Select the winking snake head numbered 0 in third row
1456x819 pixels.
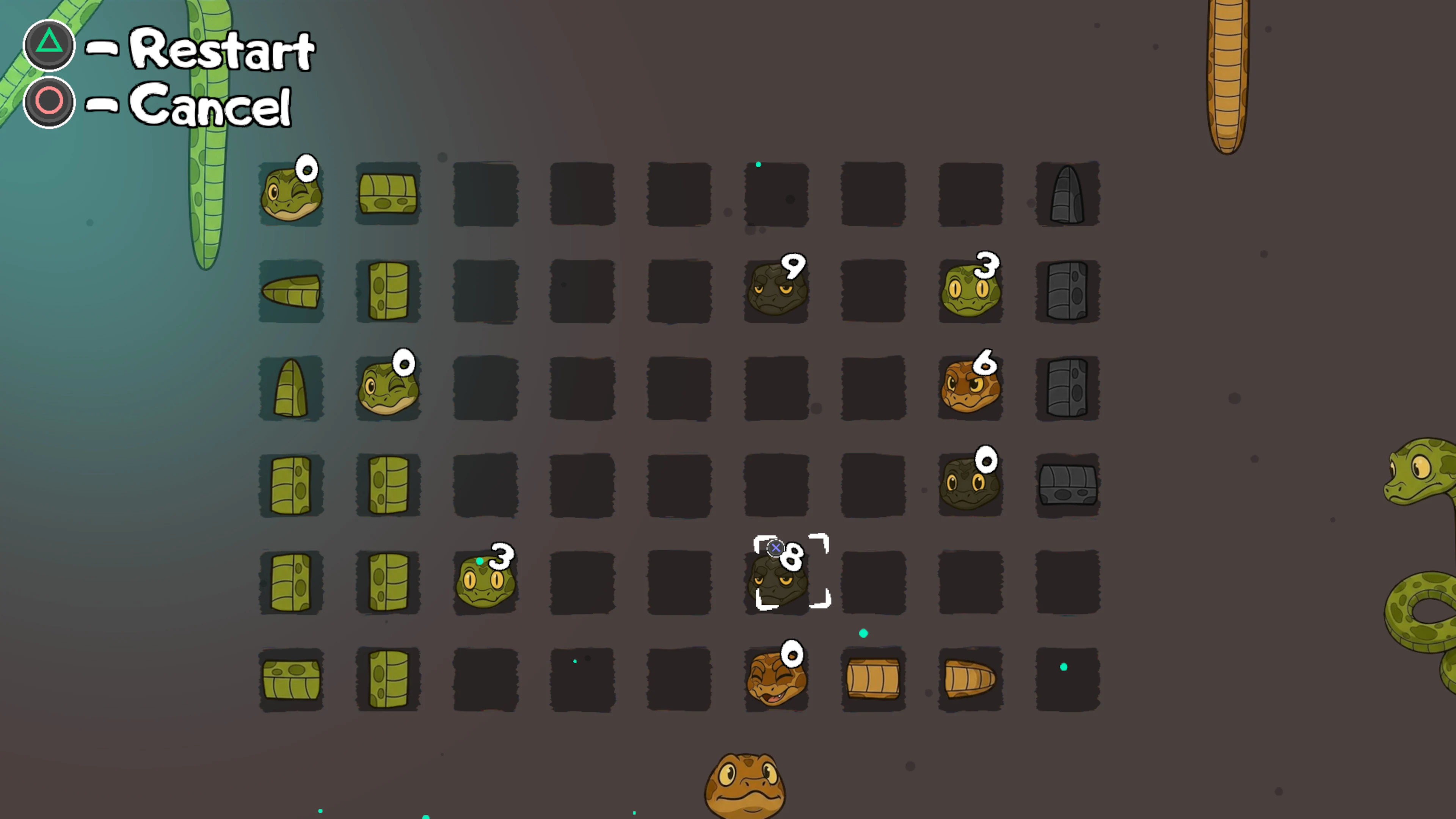[388, 387]
